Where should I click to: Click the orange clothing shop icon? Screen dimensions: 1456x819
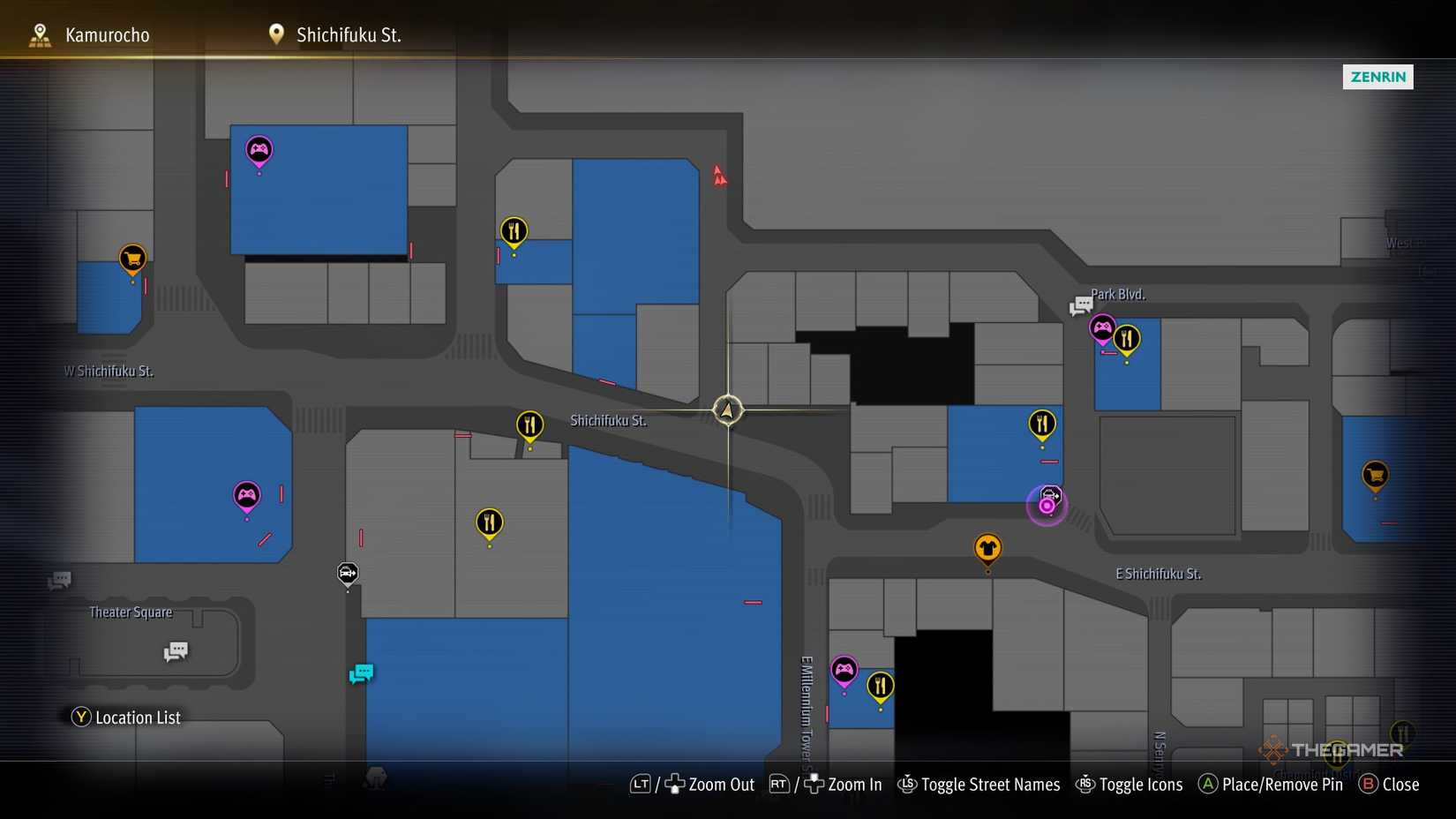[x=987, y=547]
